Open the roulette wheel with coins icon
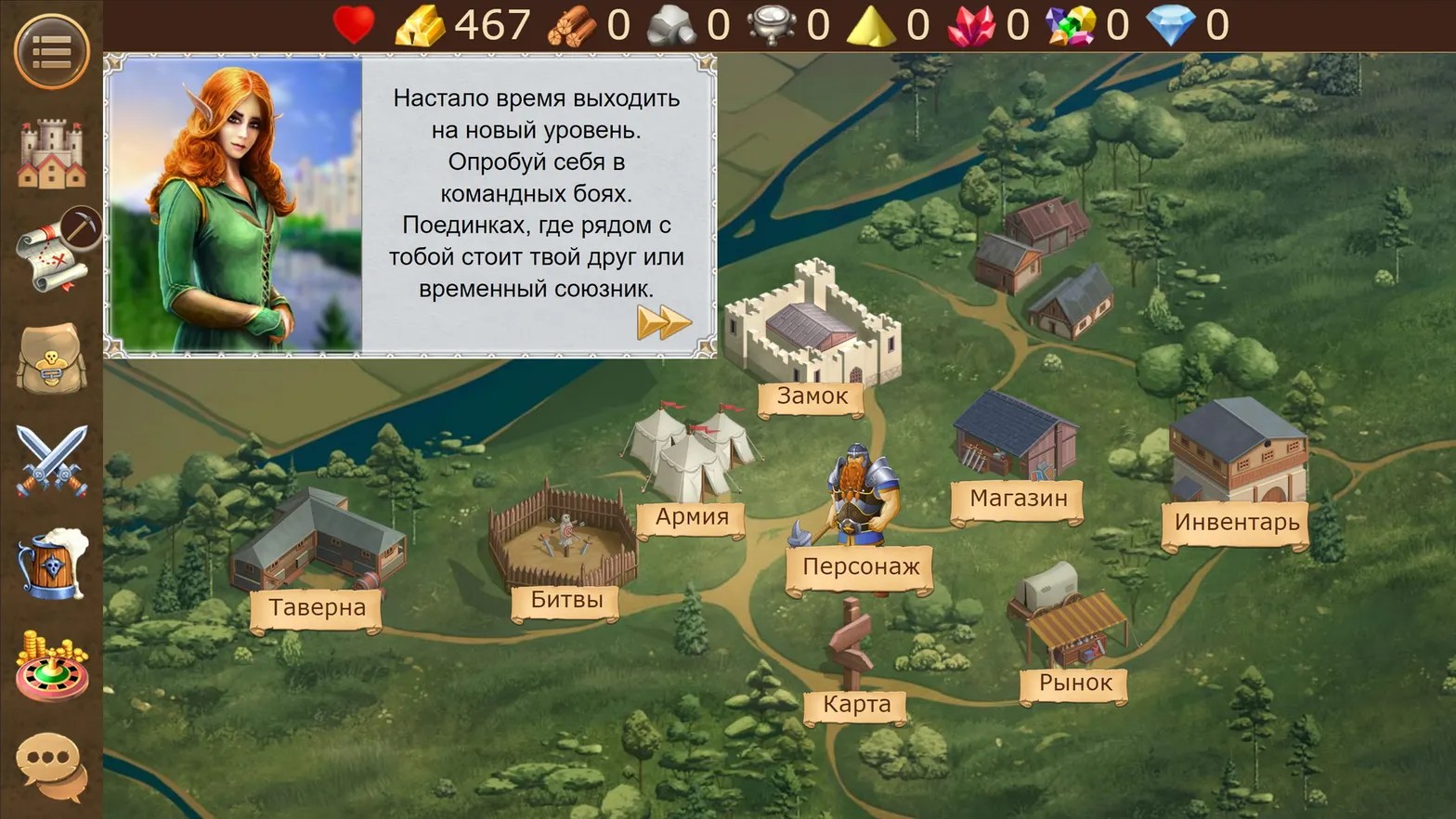The image size is (1456, 819). [52, 666]
